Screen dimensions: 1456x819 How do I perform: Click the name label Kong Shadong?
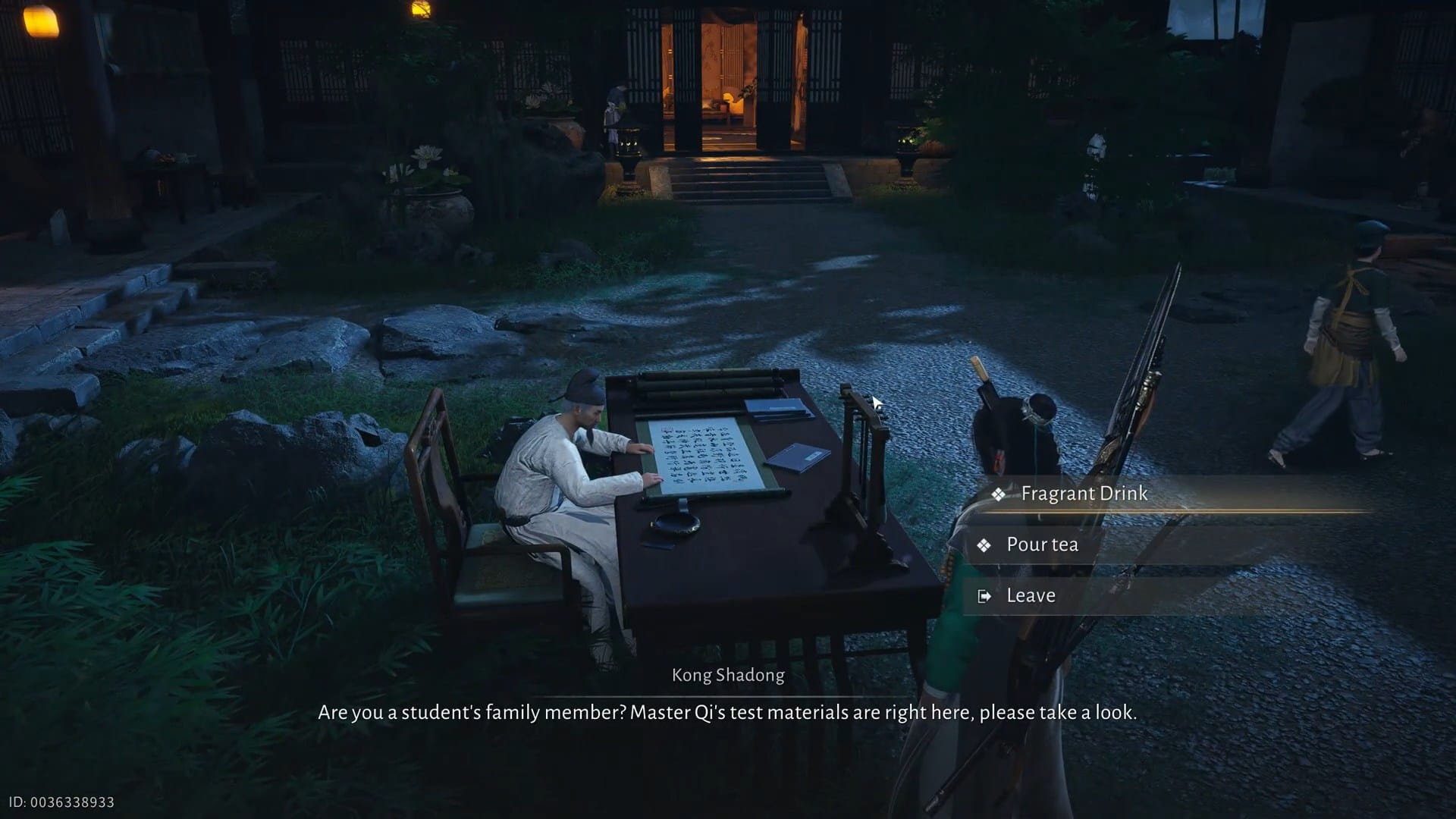point(727,675)
